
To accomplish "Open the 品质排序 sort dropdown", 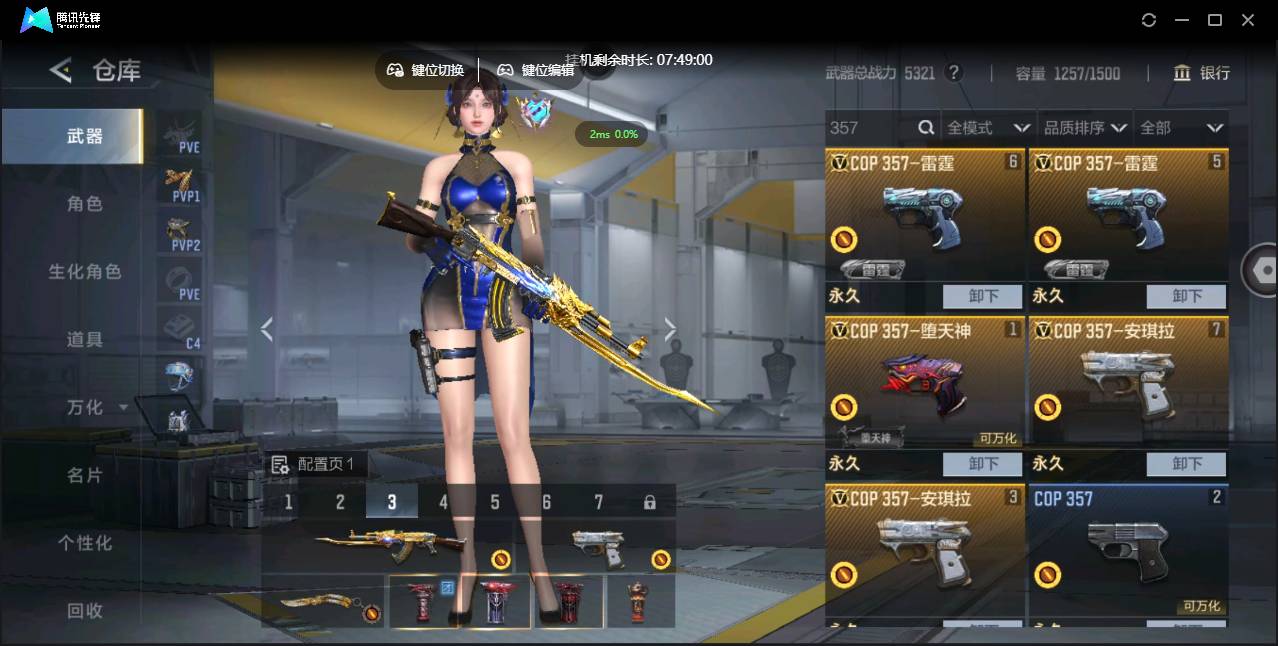I will (1085, 127).
